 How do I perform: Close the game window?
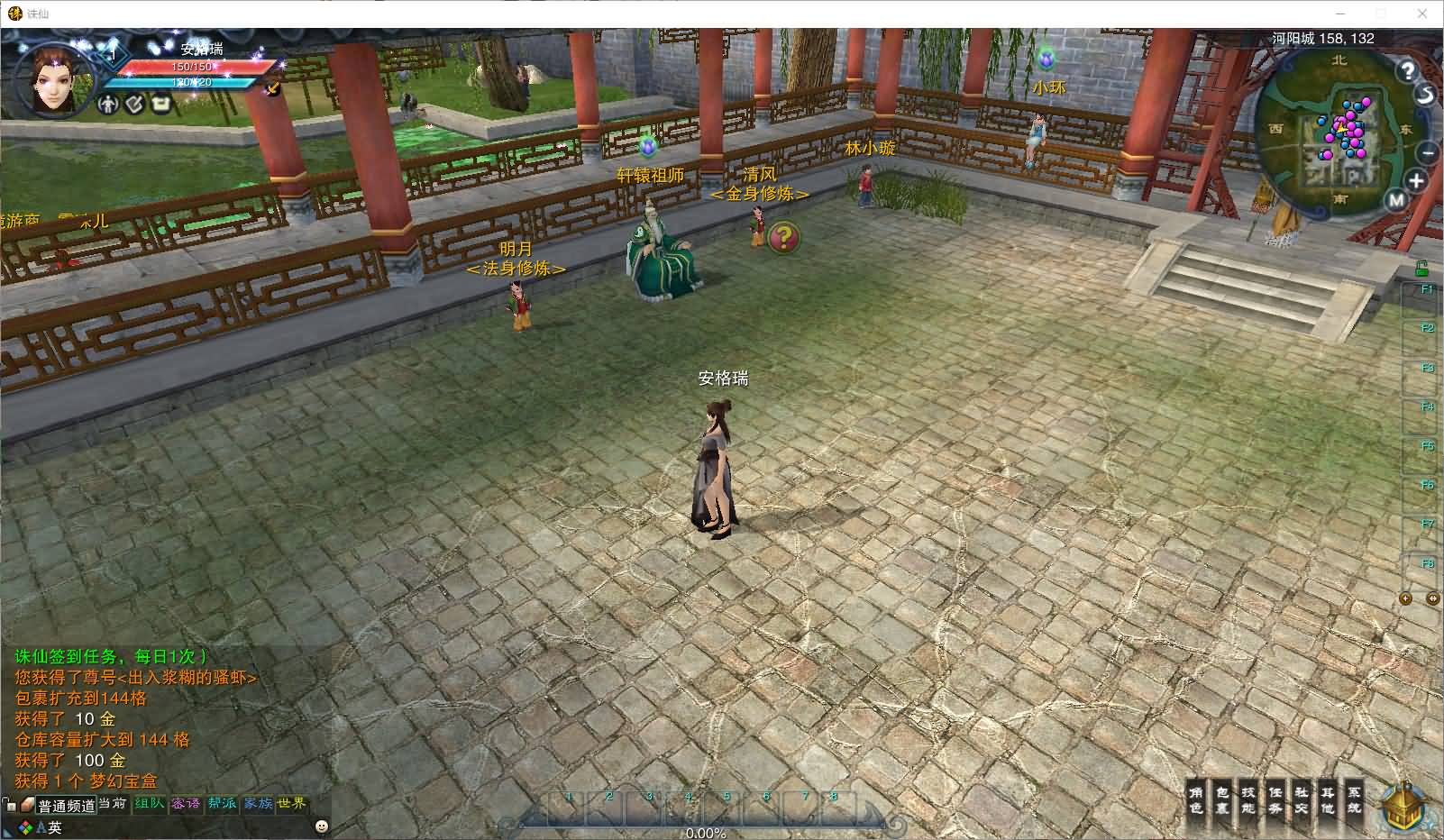[1423, 14]
